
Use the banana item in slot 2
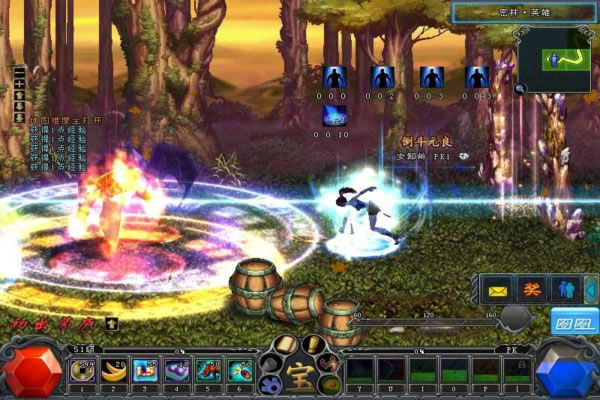(x=114, y=372)
